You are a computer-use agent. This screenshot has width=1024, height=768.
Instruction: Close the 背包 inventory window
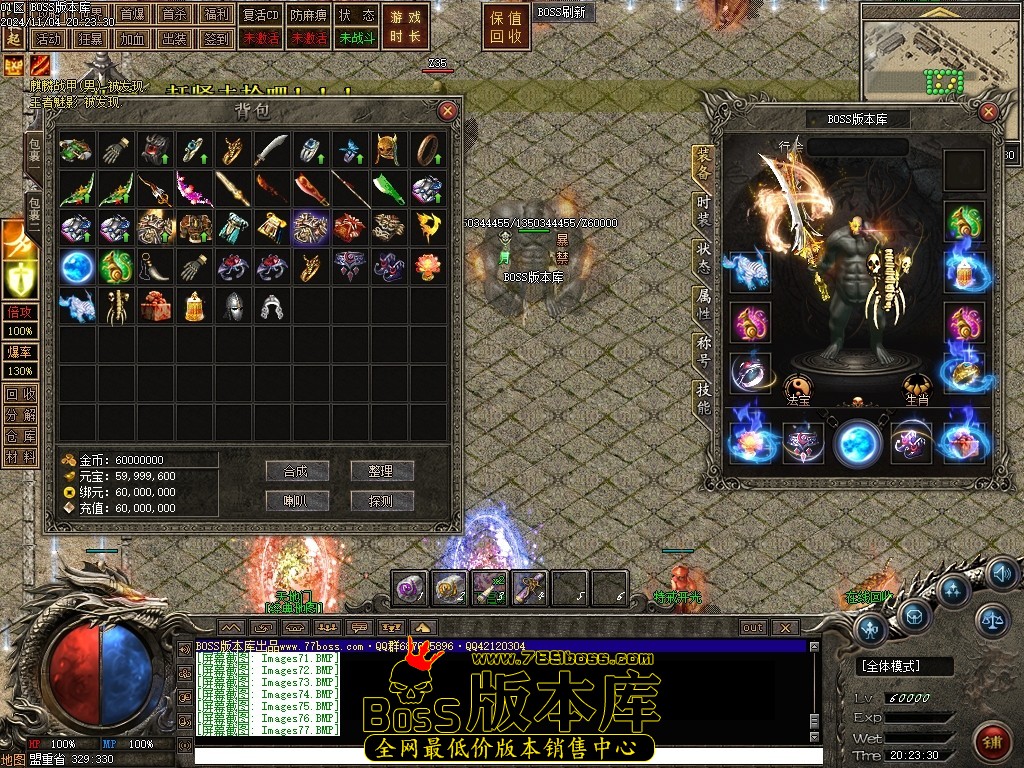(x=448, y=110)
